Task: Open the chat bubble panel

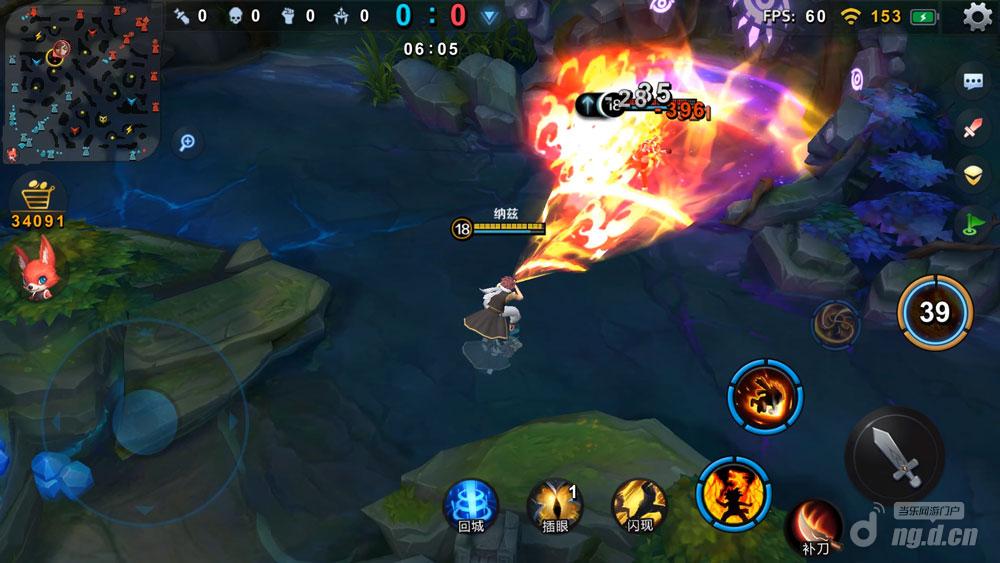Action: pos(972,82)
